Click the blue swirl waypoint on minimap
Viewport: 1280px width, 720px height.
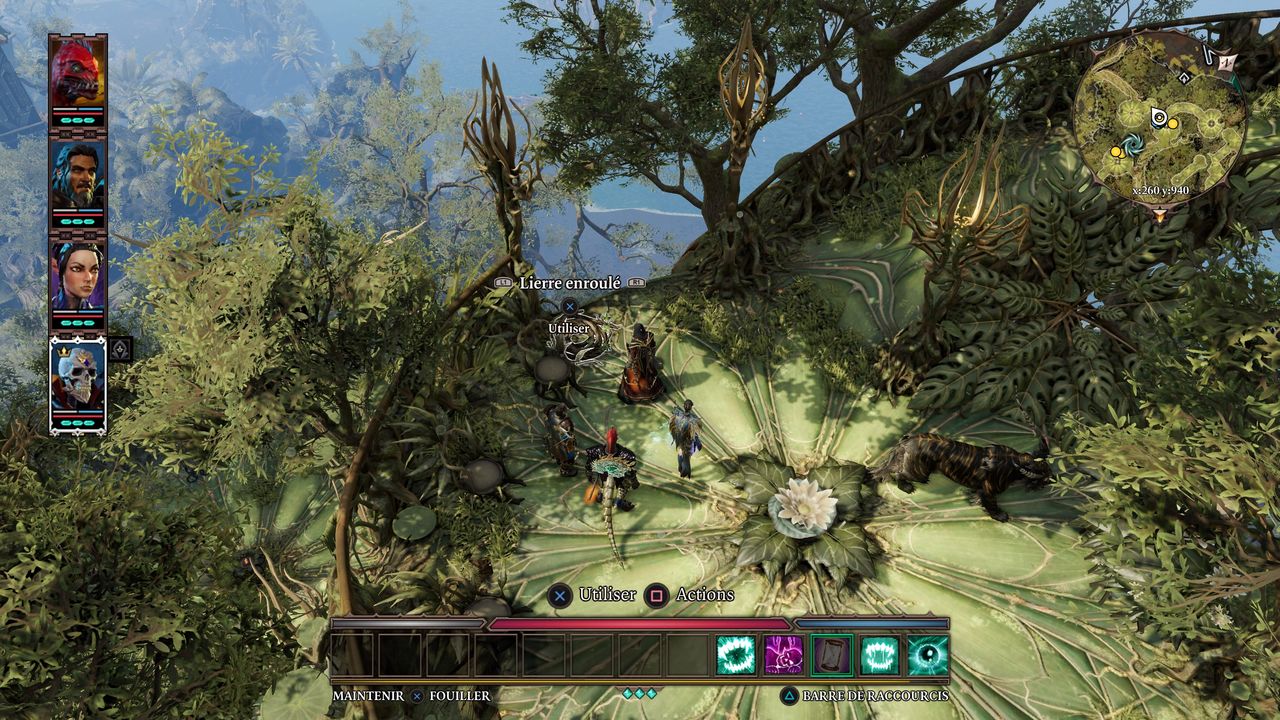pos(1134,145)
